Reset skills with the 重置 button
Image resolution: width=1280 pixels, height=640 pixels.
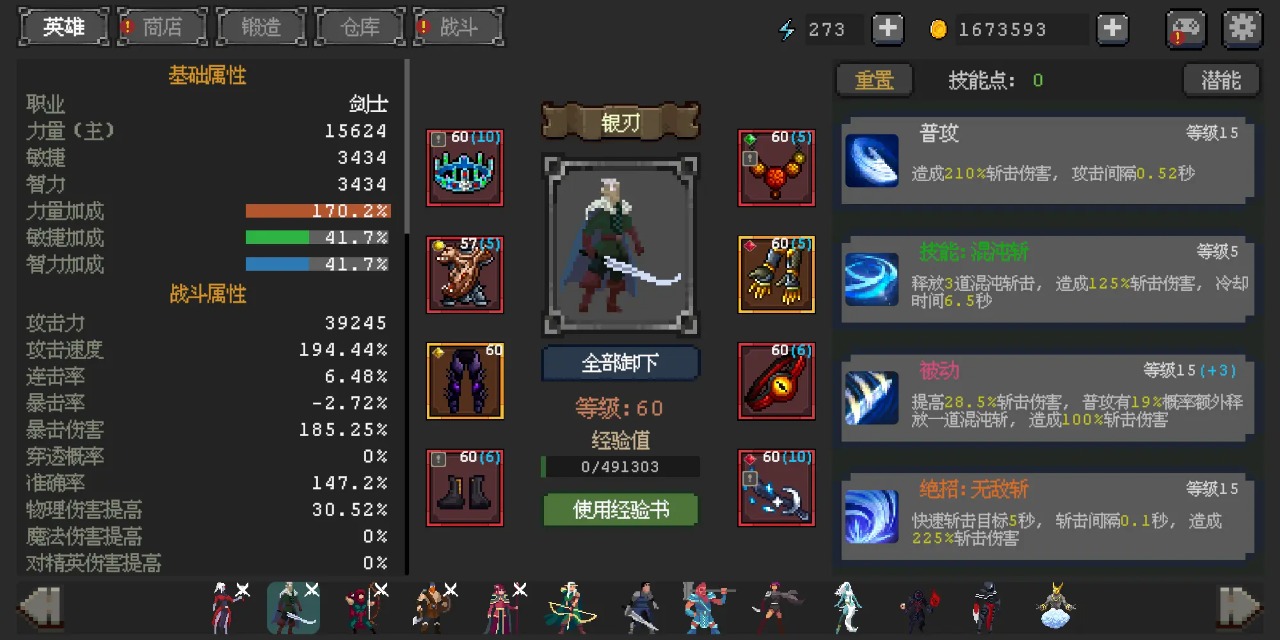point(874,80)
